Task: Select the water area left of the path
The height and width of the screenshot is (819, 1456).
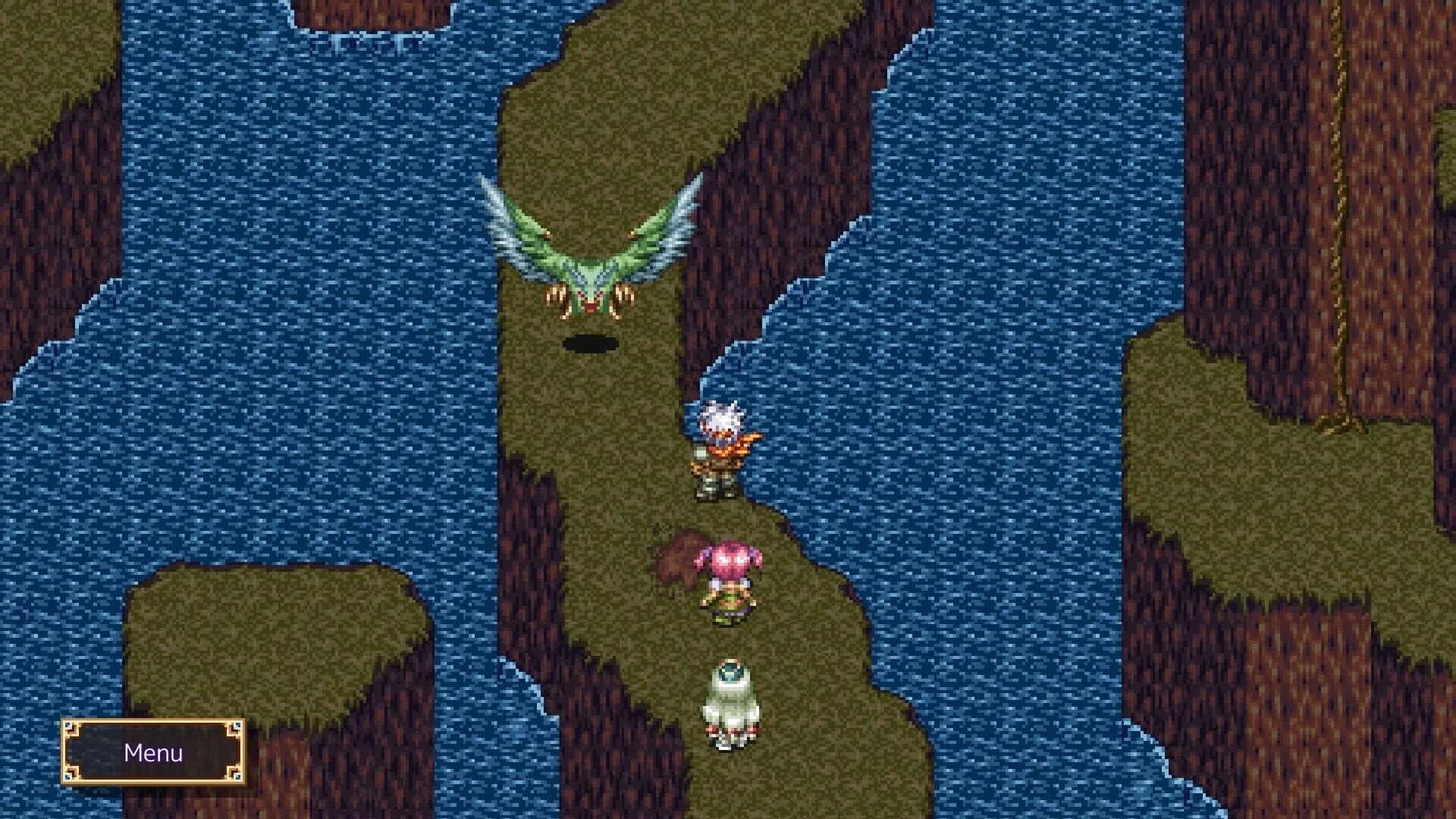Action: click(x=341, y=379)
